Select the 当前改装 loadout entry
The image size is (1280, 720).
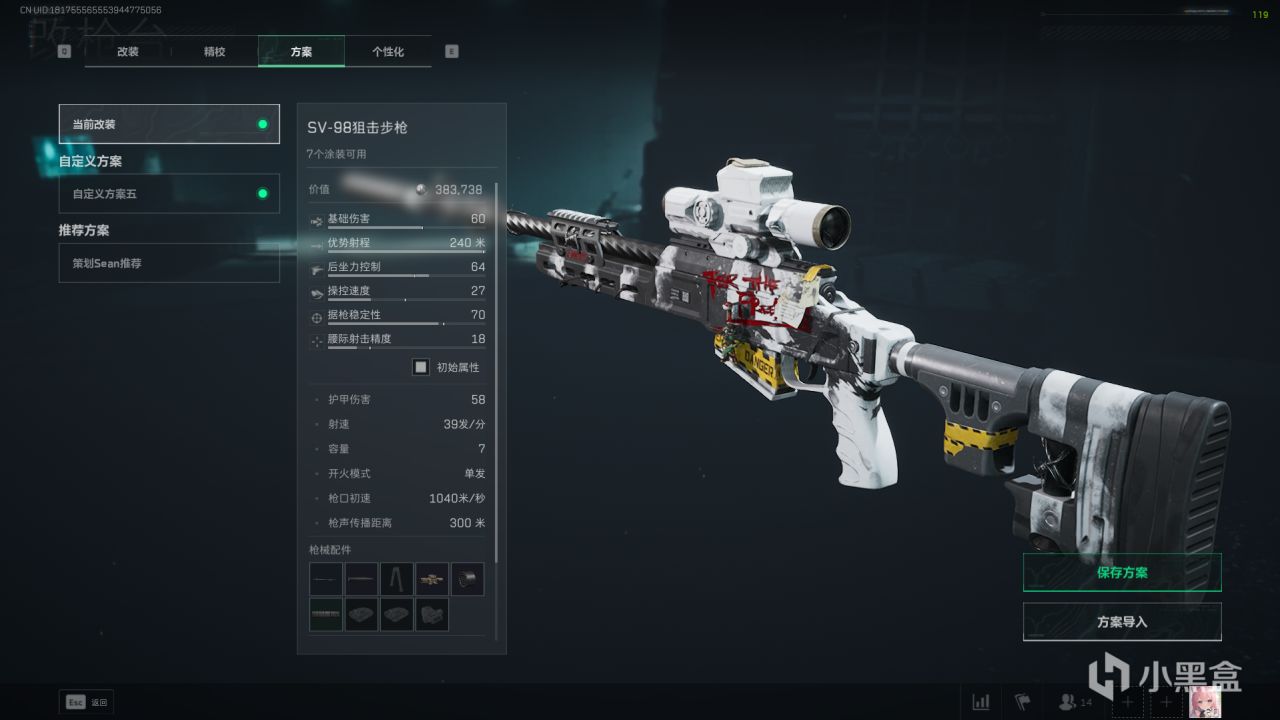169,124
